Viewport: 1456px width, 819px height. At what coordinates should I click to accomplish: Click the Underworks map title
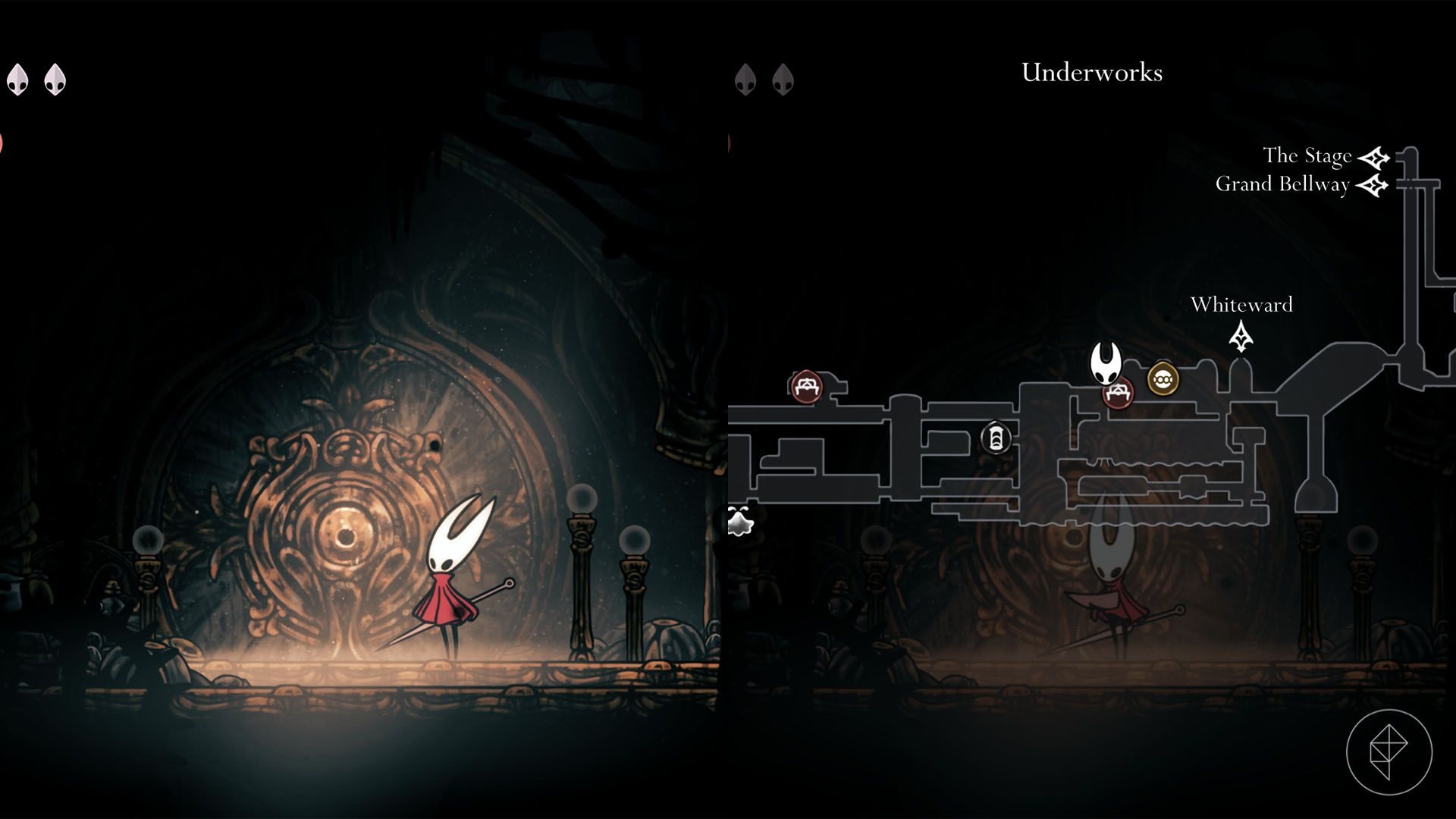[1091, 73]
